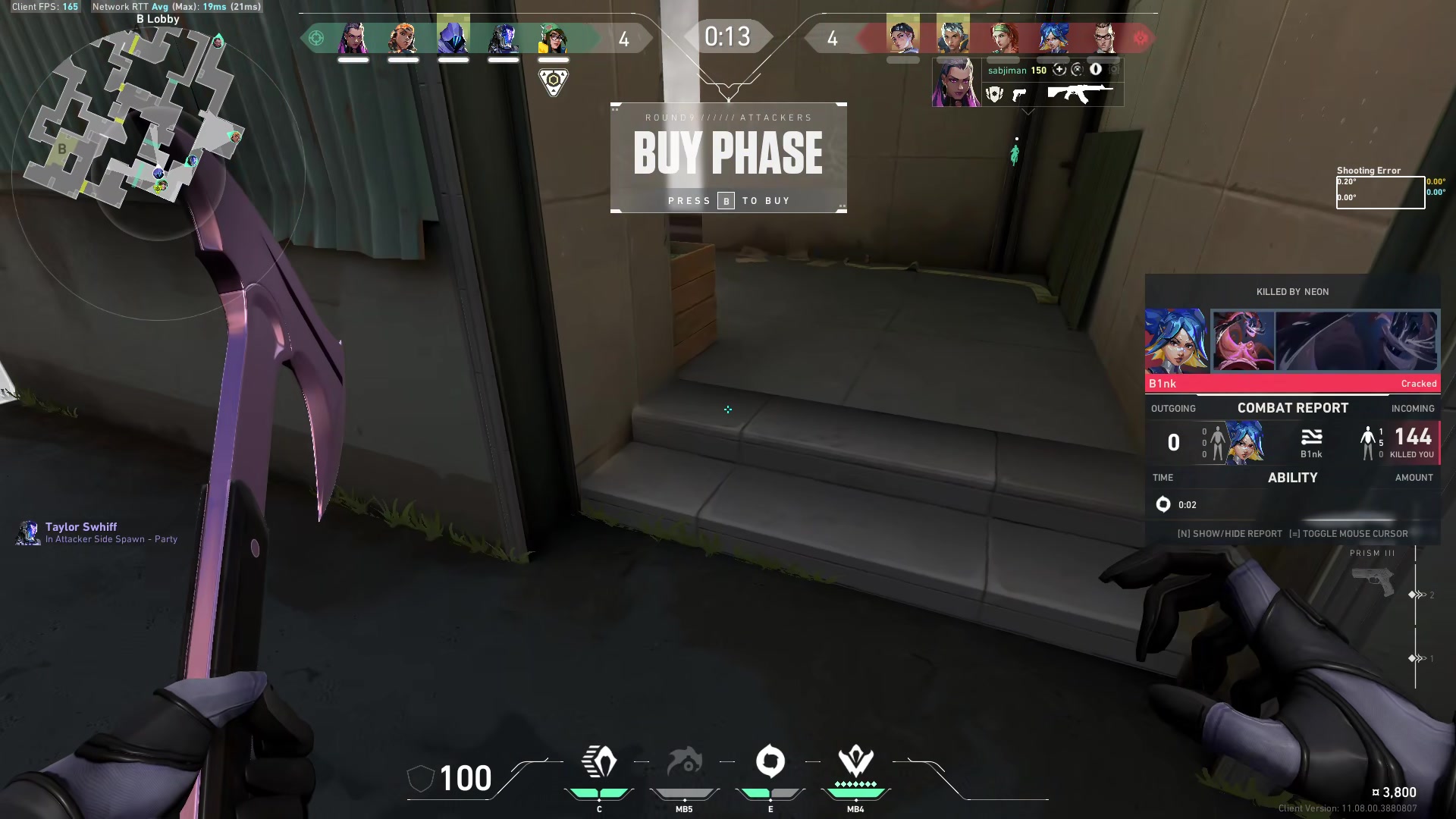Select enemy Neon's portrait in the top bar
The image size is (1456, 819).
click(1053, 37)
